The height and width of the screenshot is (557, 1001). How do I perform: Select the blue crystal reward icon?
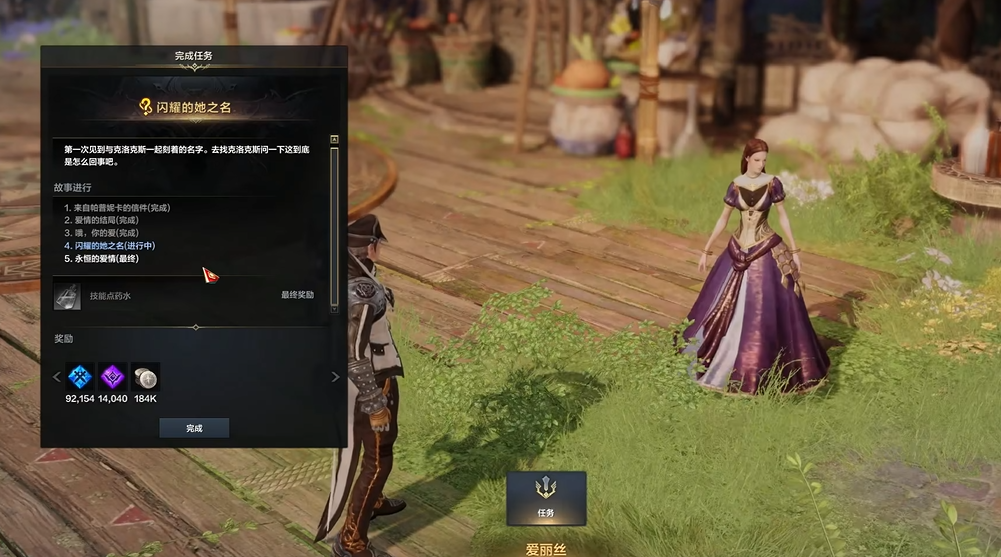click(80, 377)
